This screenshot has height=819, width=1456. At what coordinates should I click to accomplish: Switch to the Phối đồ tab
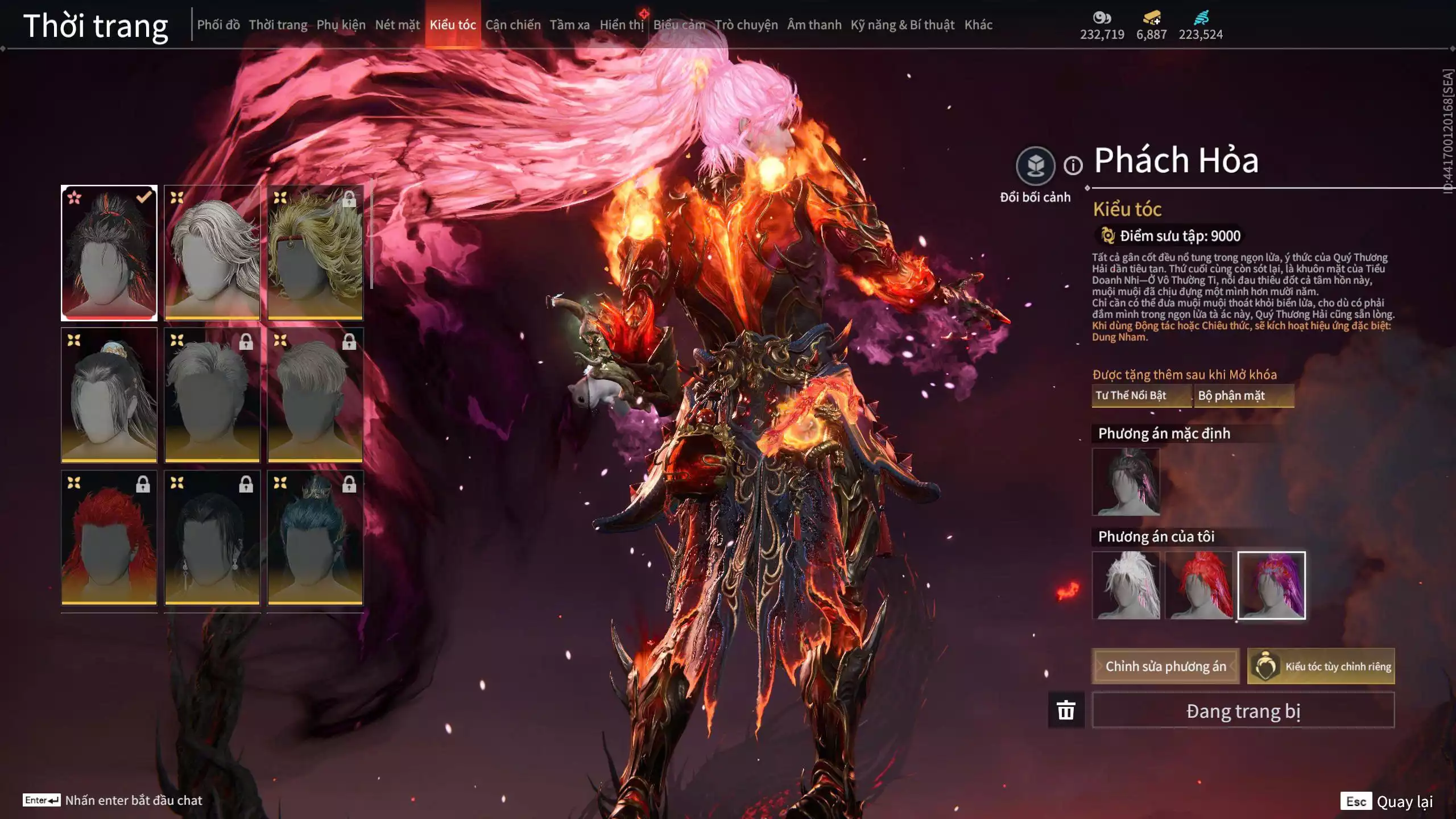click(218, 25)
